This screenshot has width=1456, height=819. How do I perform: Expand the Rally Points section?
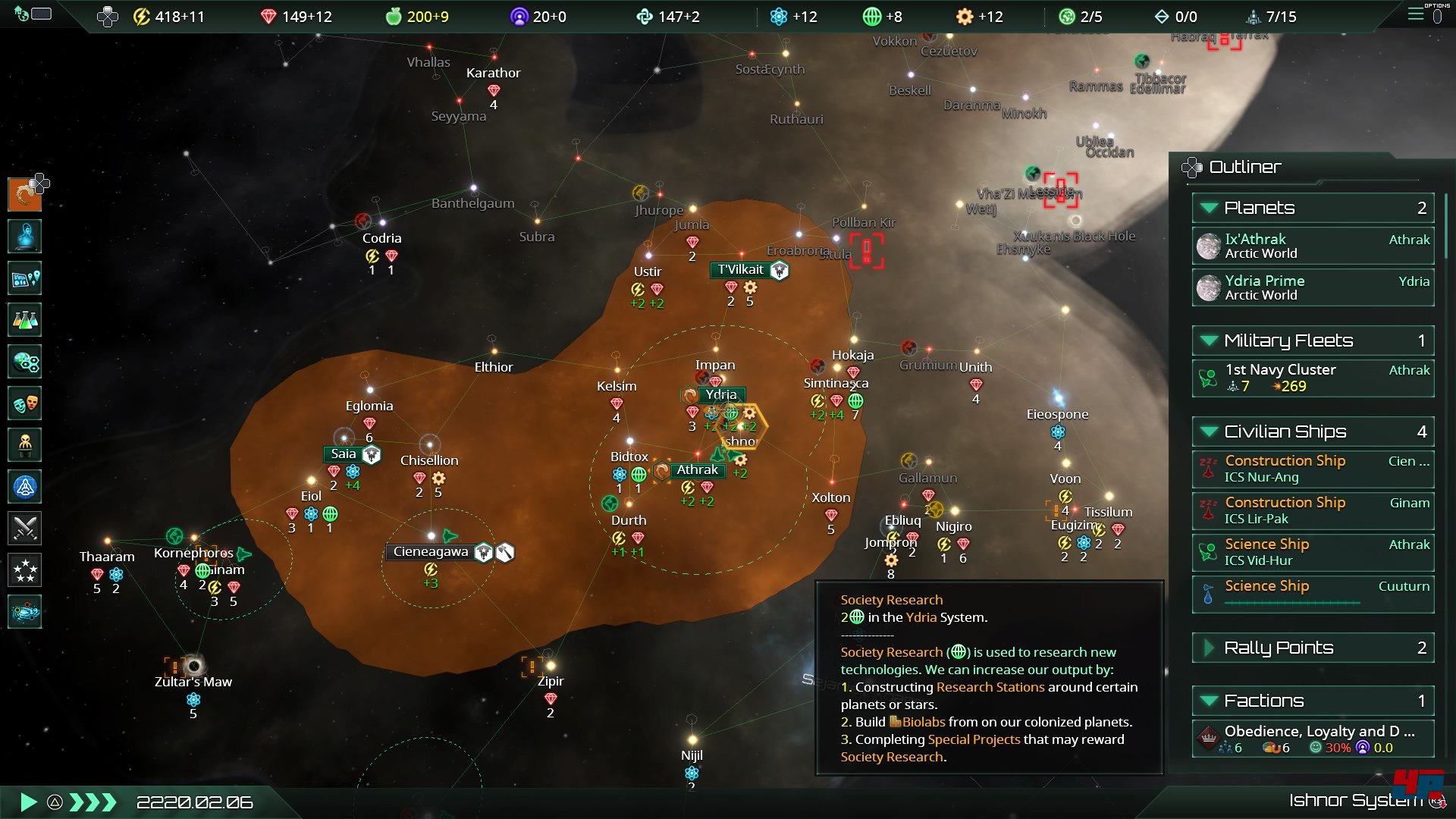(x=1210, y=648)
